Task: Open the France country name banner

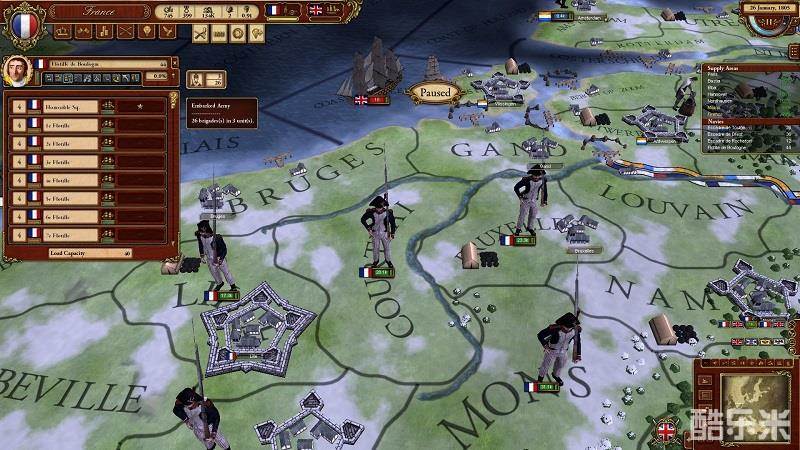Action: click(98, 12)
